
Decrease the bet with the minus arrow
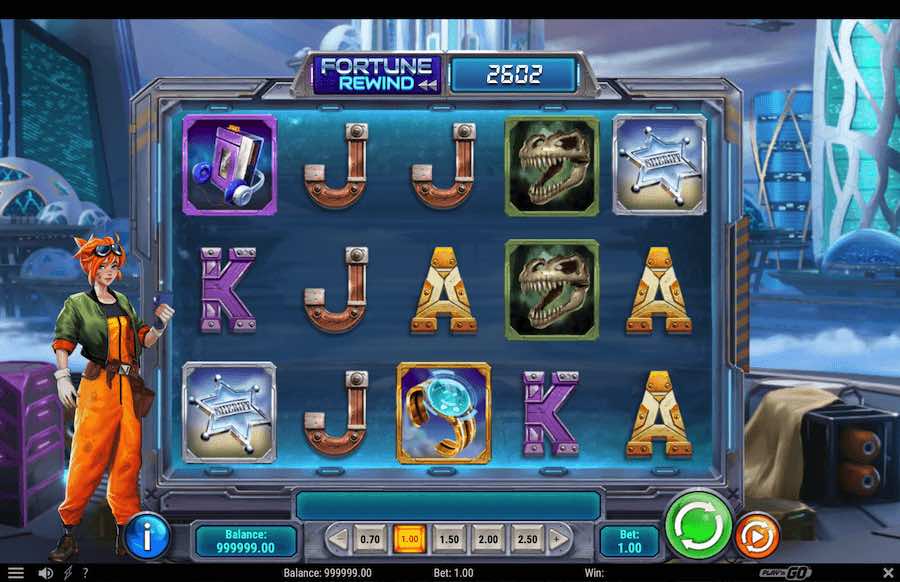point(338,540)
